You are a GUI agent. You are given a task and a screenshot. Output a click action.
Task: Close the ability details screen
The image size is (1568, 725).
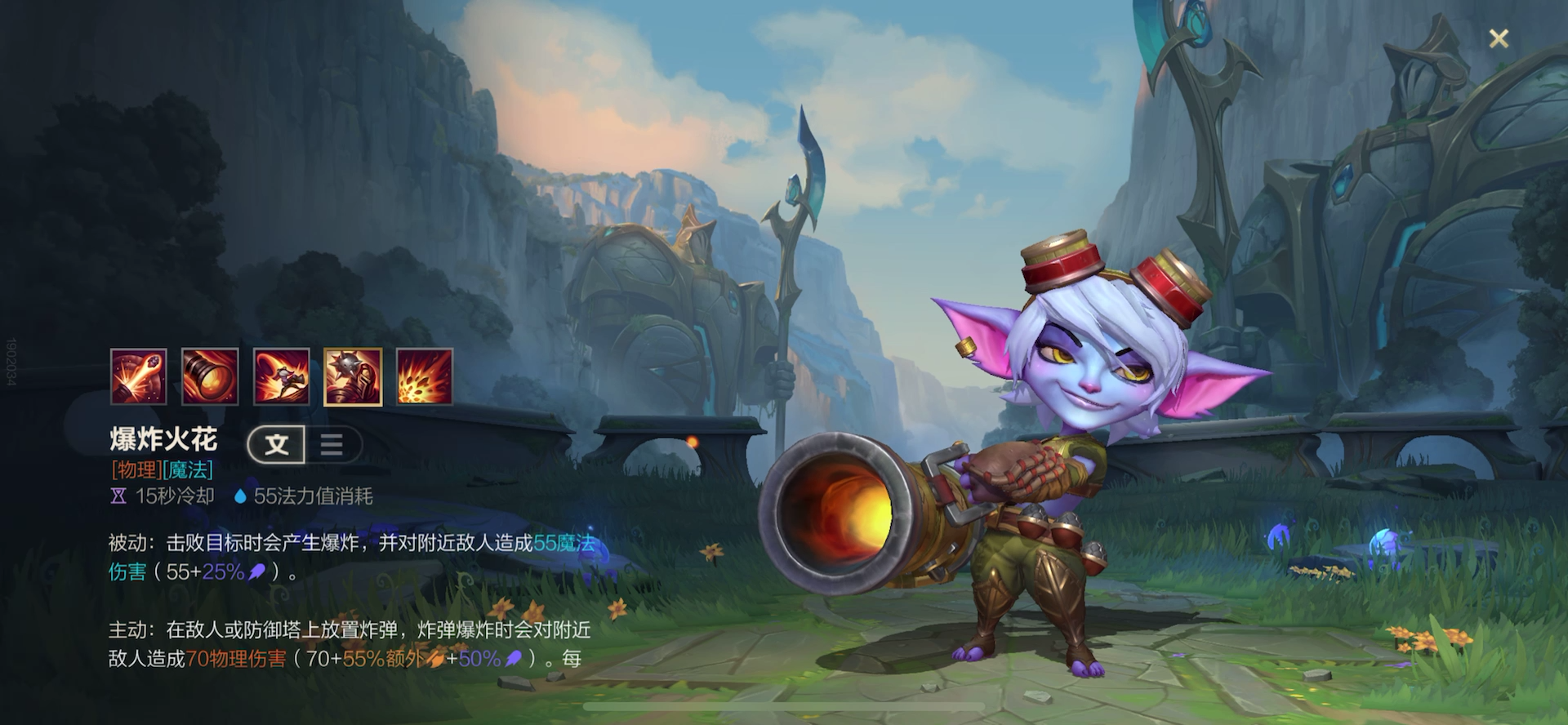(1499, 38)
